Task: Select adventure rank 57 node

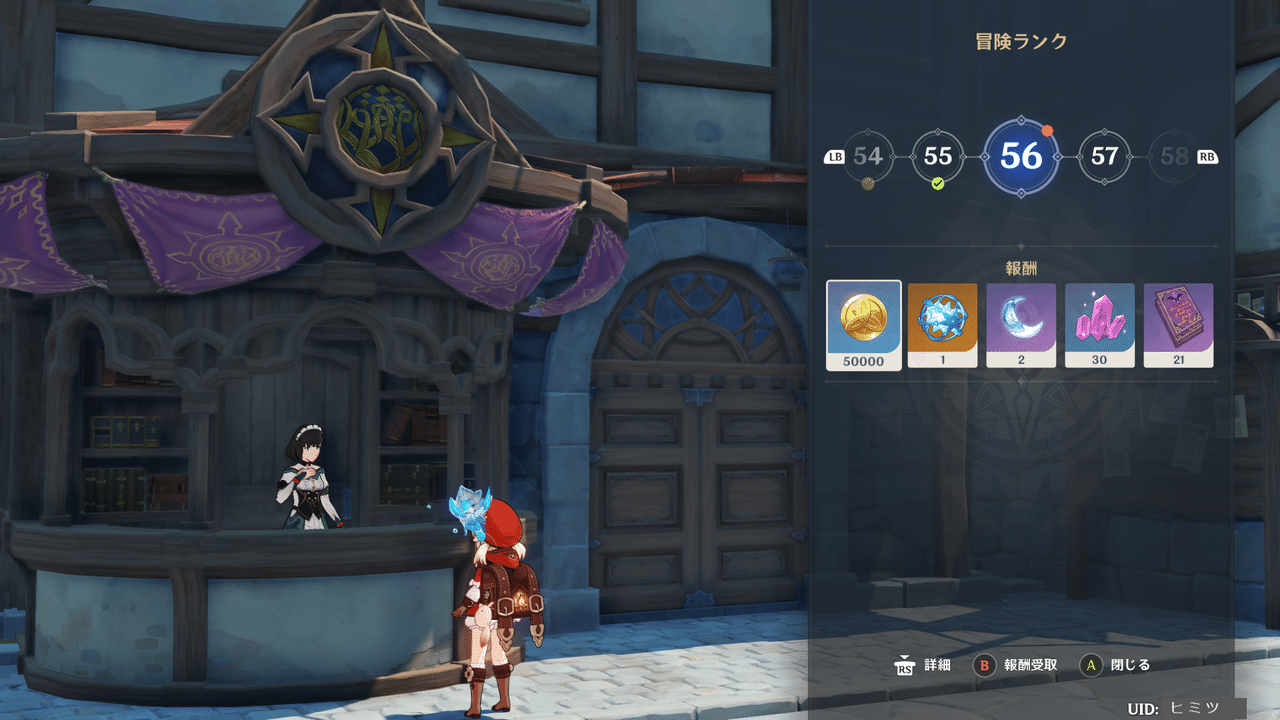Action: click(x=1104, y=157)
